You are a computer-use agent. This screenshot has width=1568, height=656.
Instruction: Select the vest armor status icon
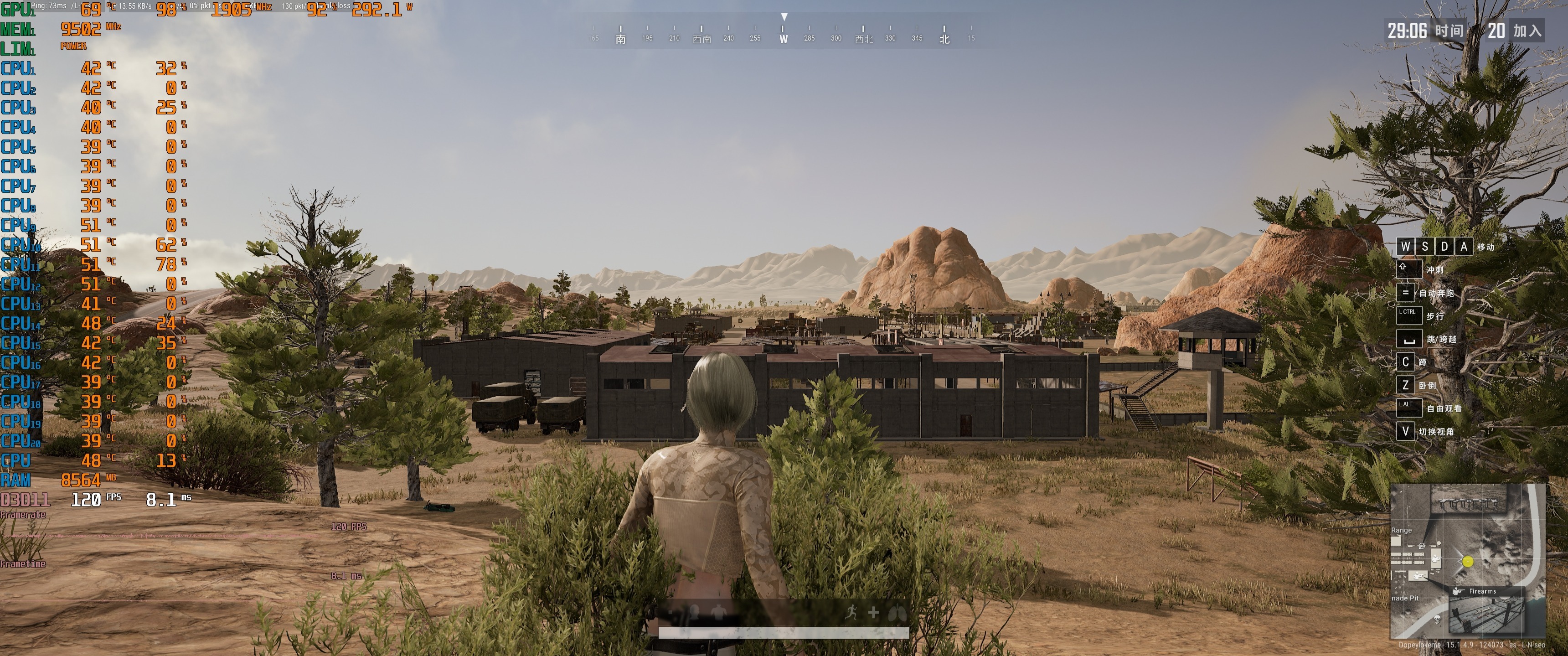point(719,612)
